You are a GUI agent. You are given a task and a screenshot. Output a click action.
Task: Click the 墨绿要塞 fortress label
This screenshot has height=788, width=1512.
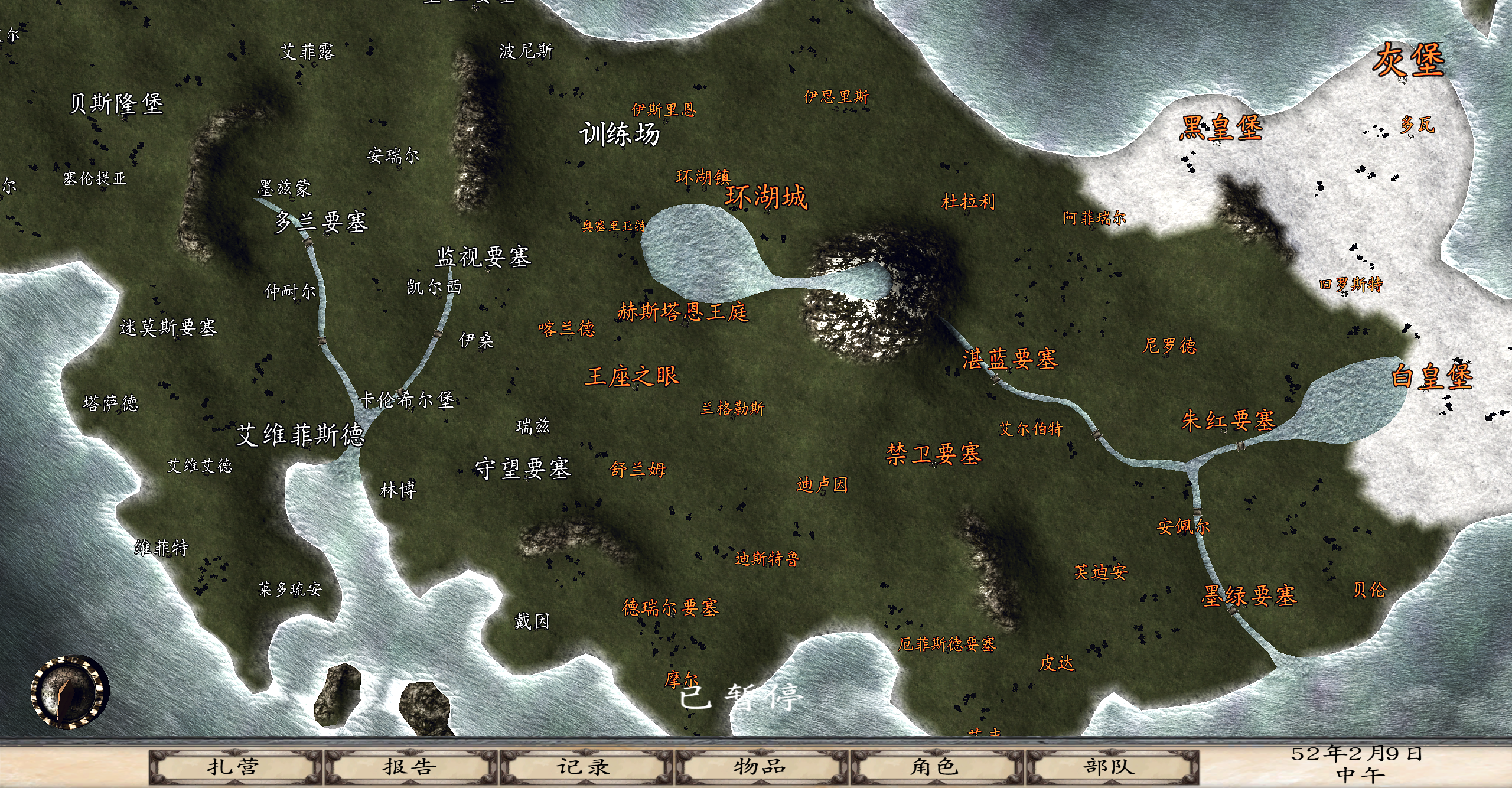1249,595
